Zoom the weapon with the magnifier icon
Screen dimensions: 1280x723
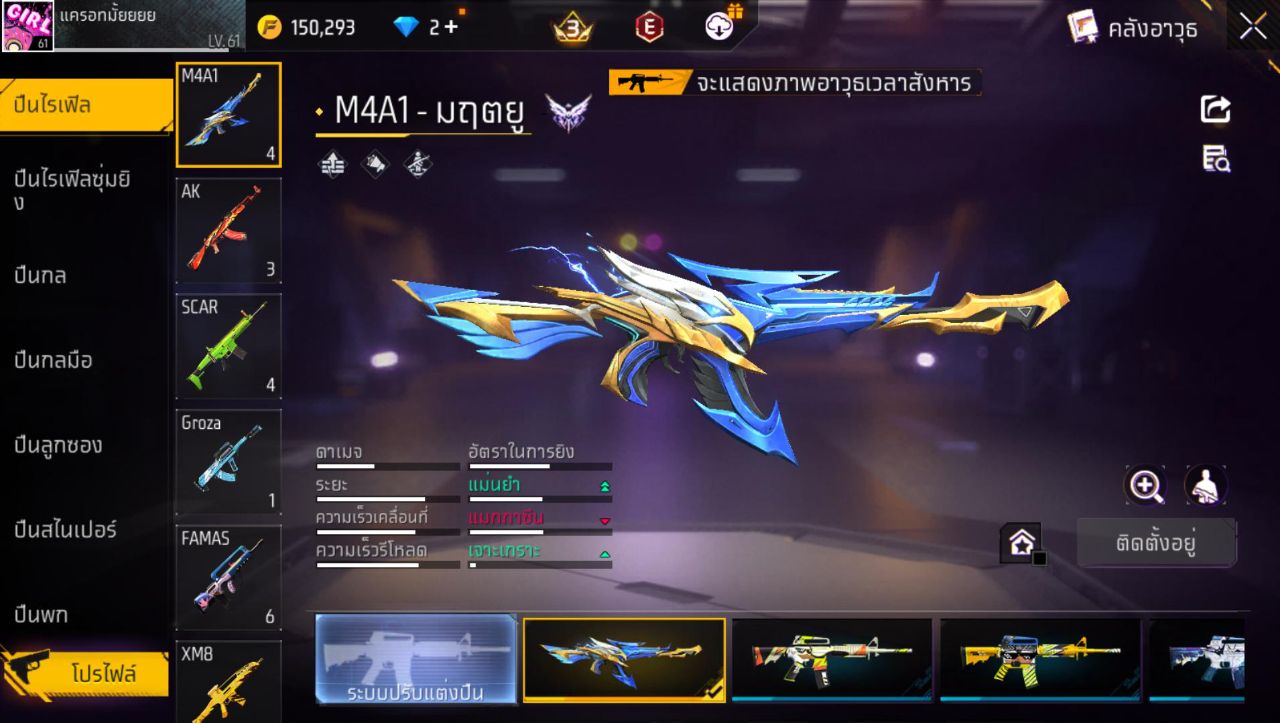pyautogui.click(x=1146, y=487)
